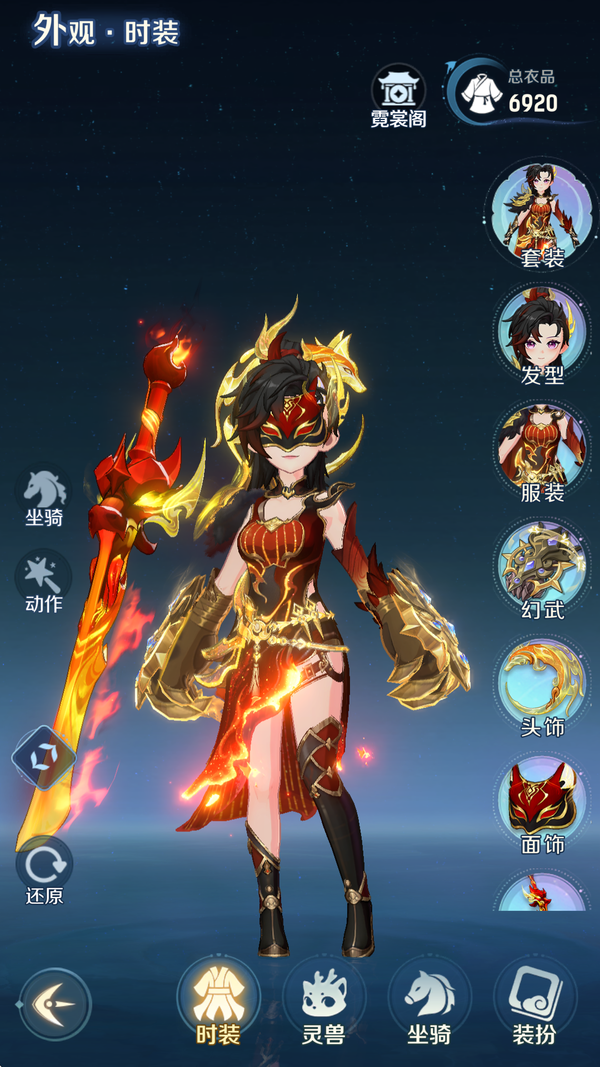600x1067 pixels.
Task: Open the 动作 action poses button
Action: point(44,582)
